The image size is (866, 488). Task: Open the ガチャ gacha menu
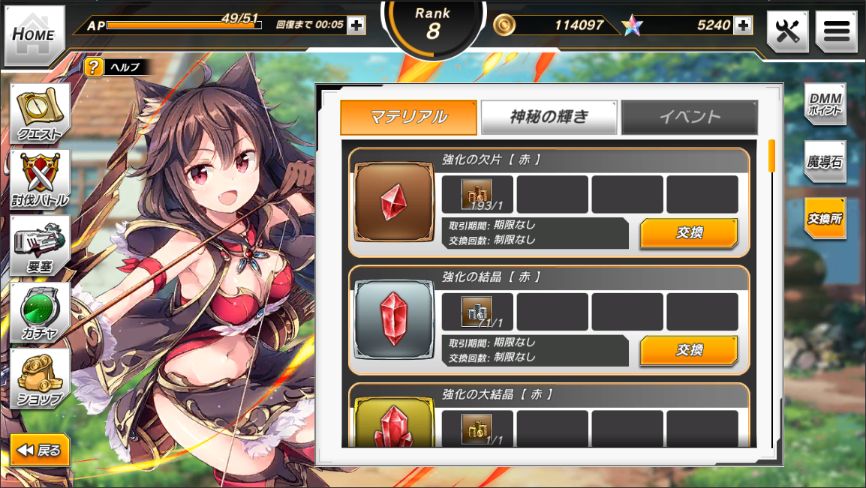(x=40, y=312)
